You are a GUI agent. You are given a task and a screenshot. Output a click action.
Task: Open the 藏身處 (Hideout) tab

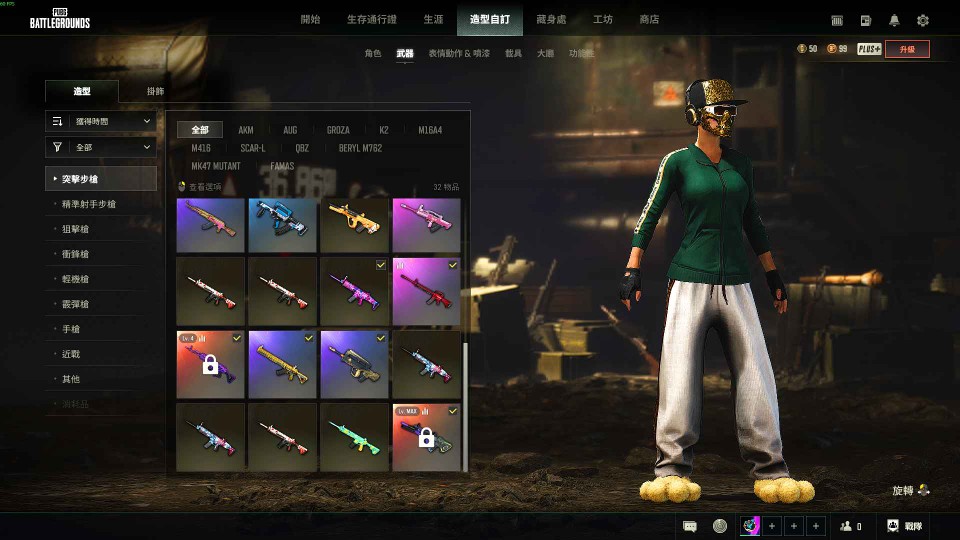tap(551, 20)
